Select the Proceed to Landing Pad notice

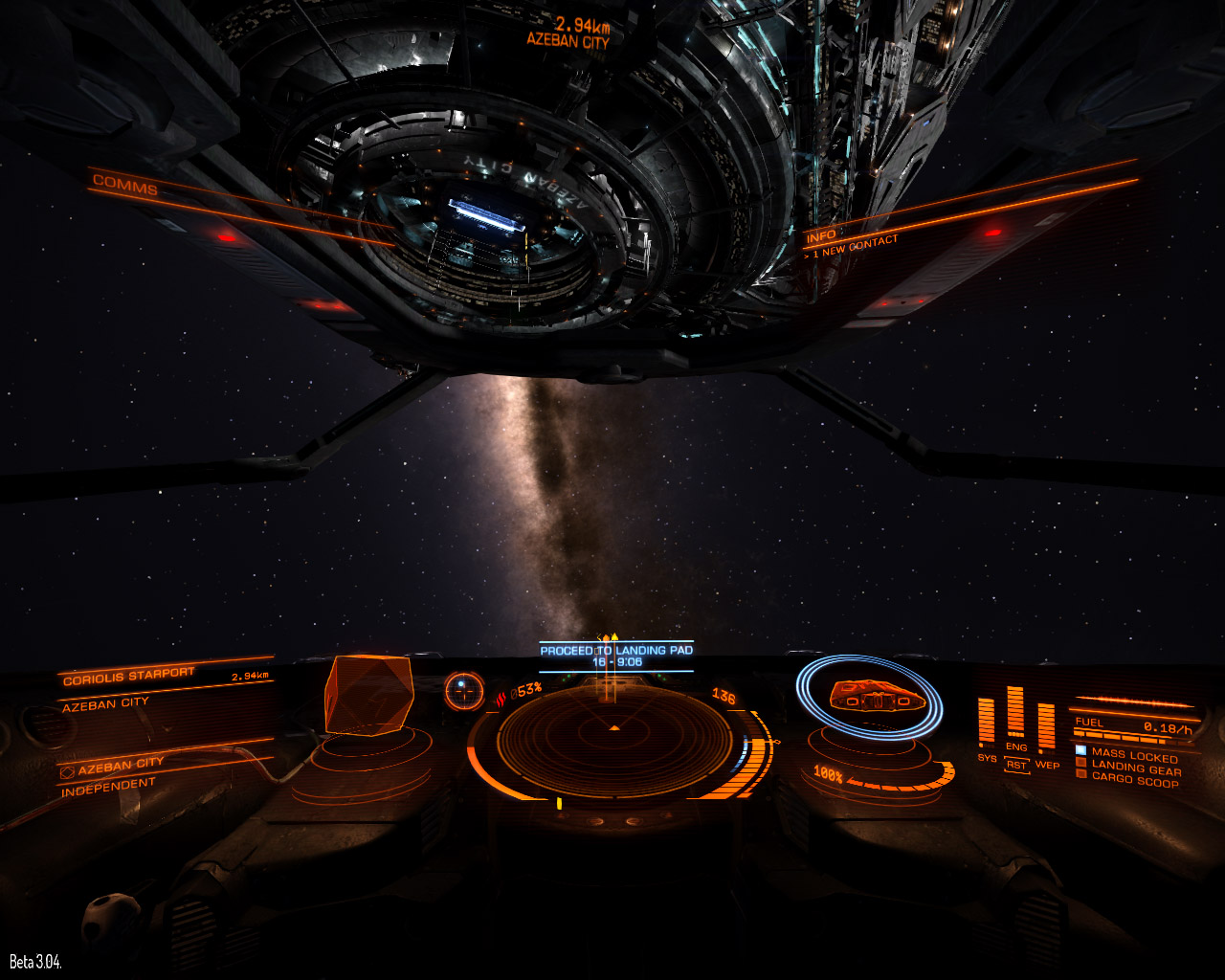[x=616, y=656]
